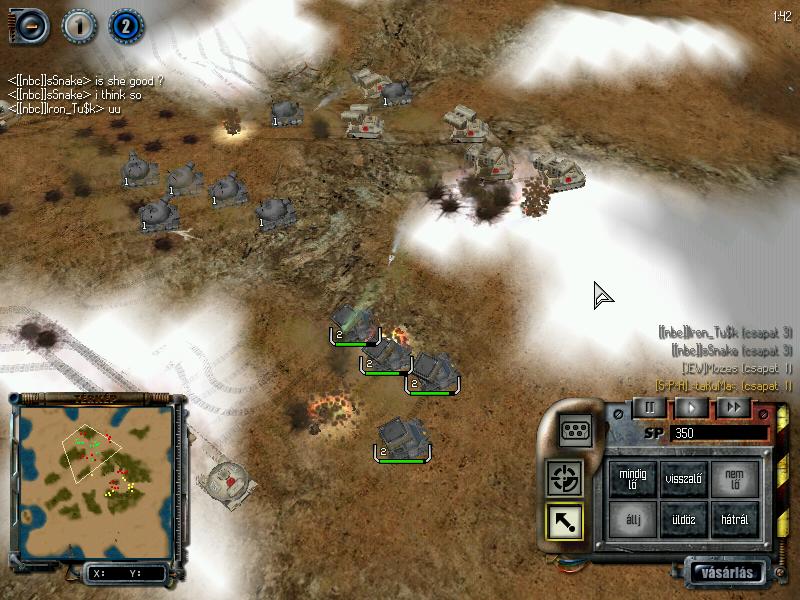Choose the "mindig lő" fire order

[x=634, y=478]
